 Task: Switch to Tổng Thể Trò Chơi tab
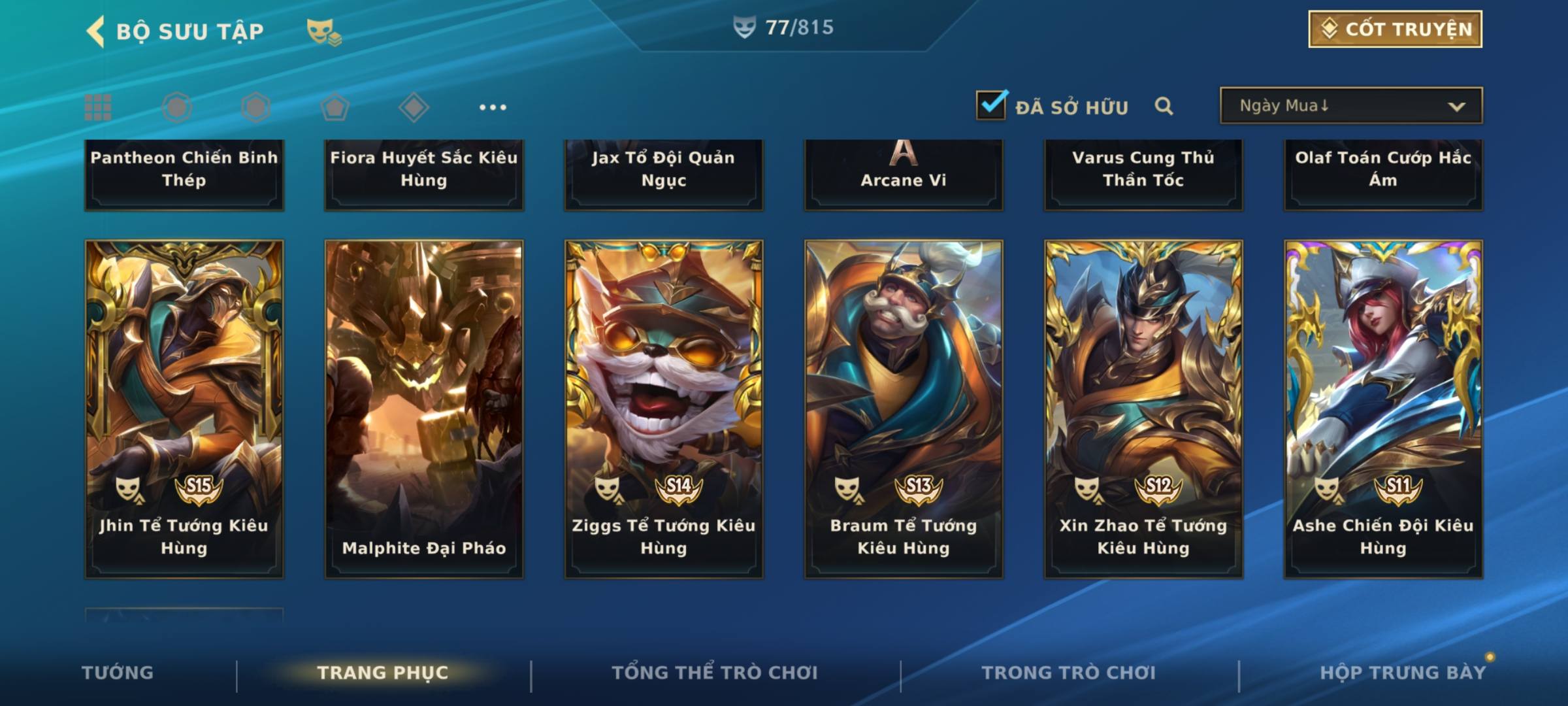(715, 673)
